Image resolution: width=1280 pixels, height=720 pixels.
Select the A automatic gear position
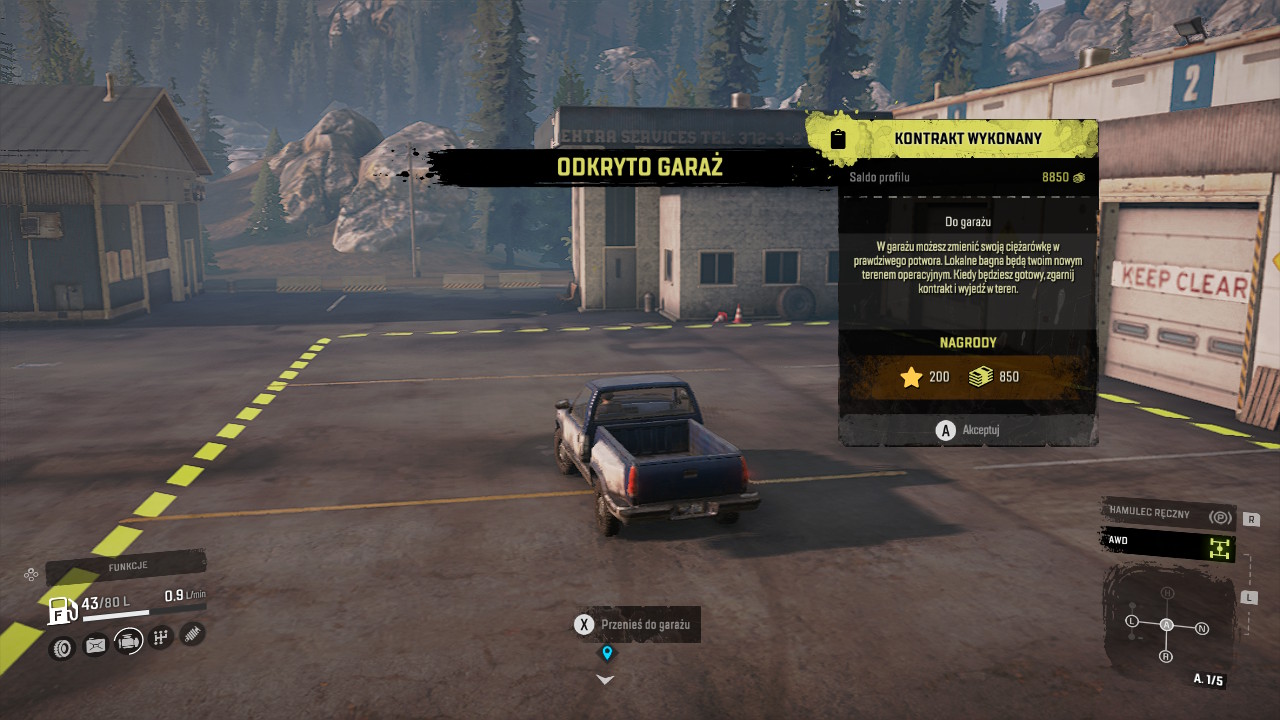click(1166, 625)
